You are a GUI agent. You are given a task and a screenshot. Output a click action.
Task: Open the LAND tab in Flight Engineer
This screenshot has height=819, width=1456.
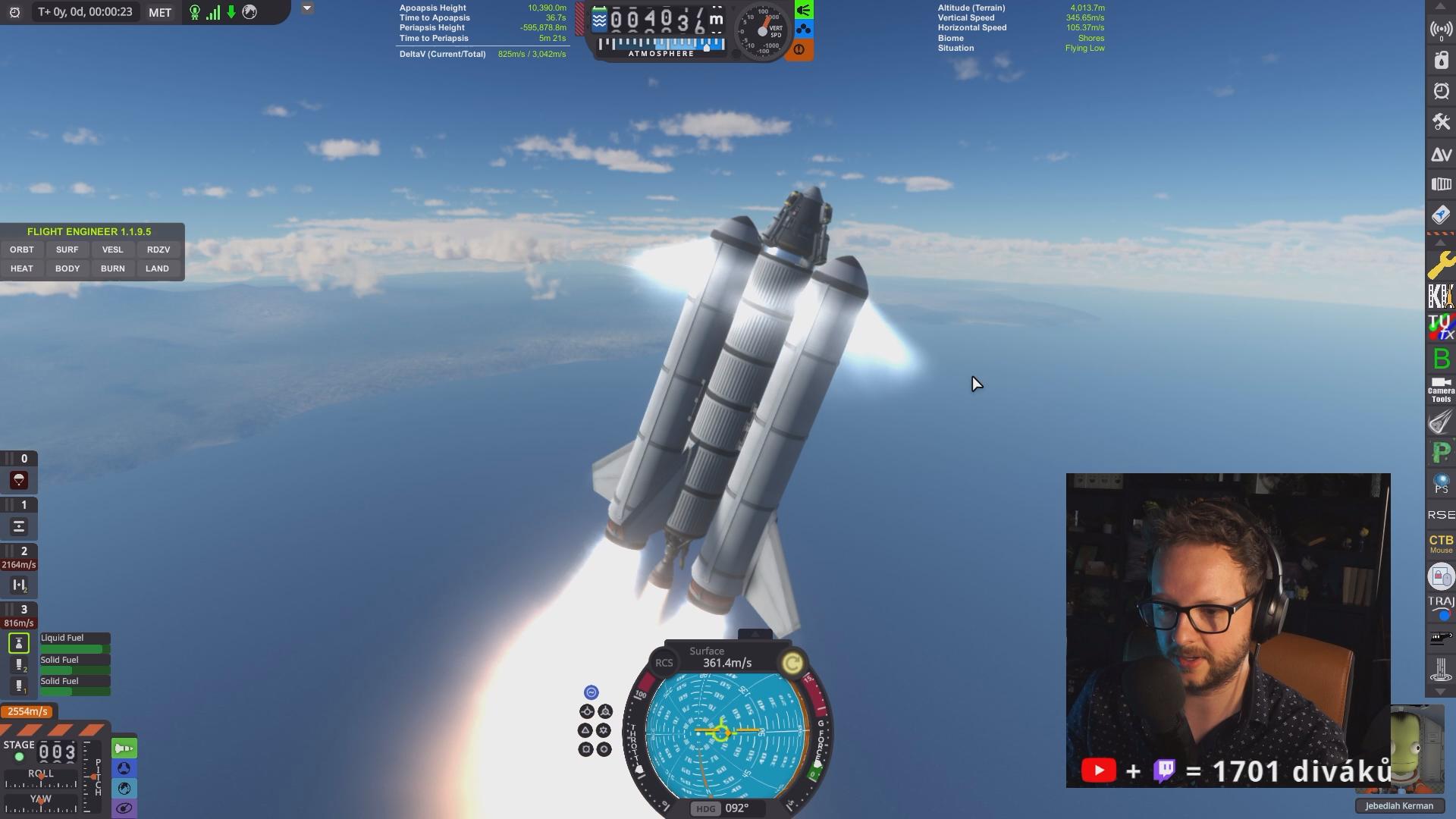(x=158, y=268)
